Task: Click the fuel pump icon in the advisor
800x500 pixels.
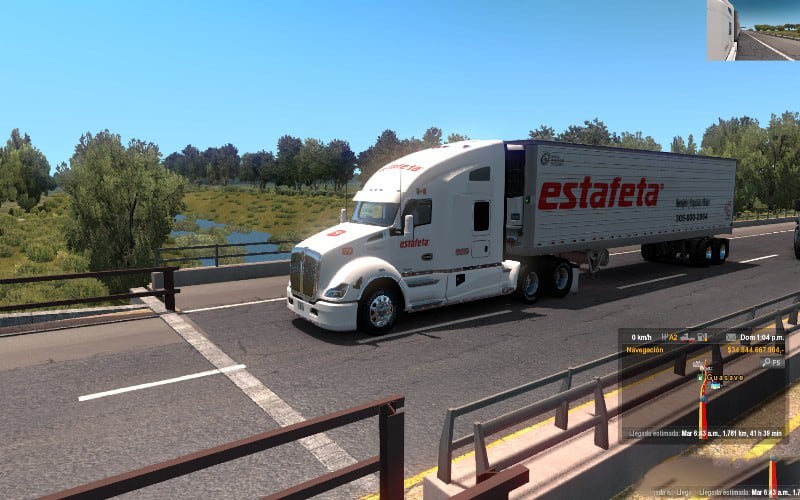Action: point(701,337)
